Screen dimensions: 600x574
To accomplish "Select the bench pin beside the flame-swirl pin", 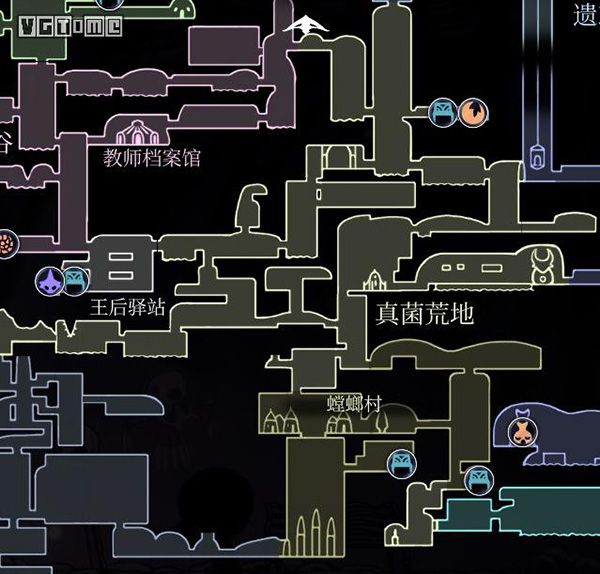I will [x=443, y=113].
